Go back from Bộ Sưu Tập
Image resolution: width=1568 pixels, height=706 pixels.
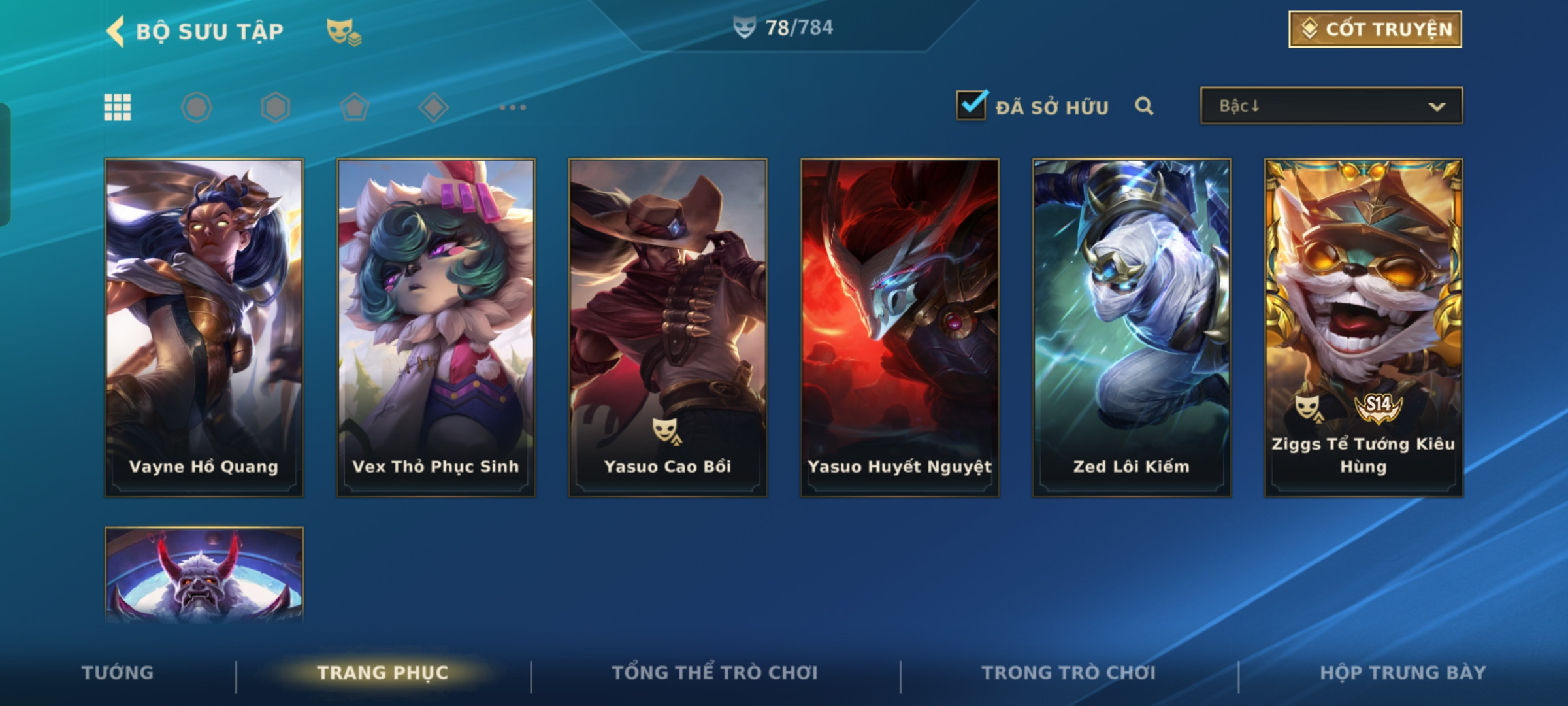pos(116,31)
